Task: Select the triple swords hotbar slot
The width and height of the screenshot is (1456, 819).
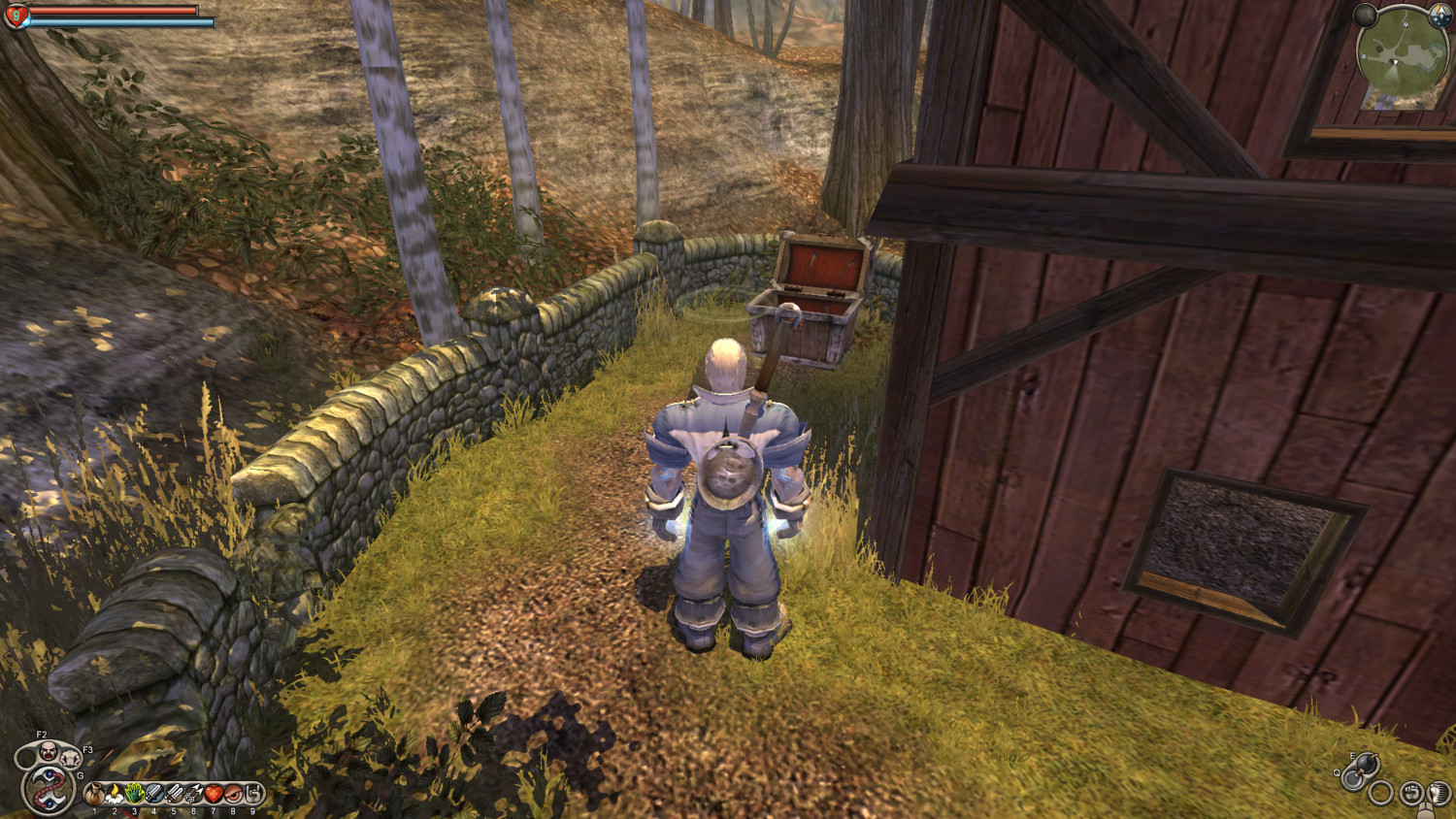Action: 174,795
